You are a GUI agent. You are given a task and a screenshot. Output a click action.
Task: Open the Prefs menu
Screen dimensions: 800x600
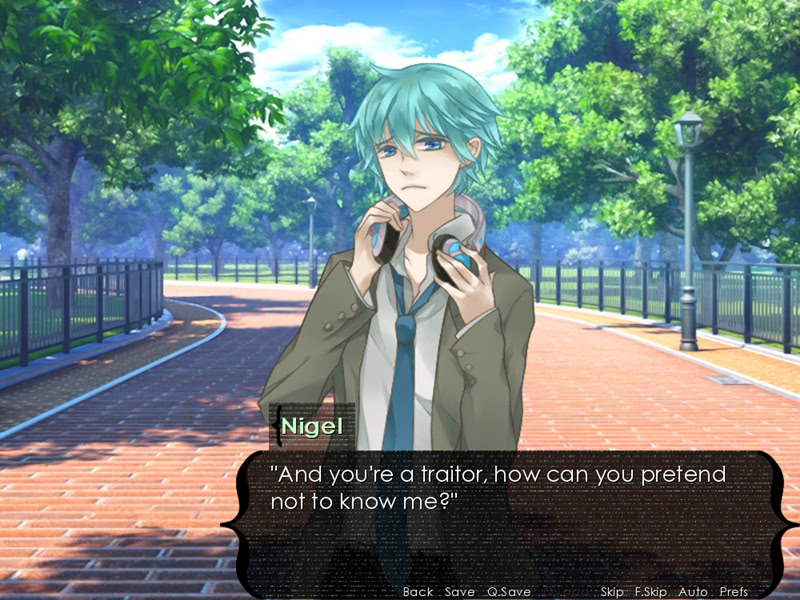click(x=733, y=592)
